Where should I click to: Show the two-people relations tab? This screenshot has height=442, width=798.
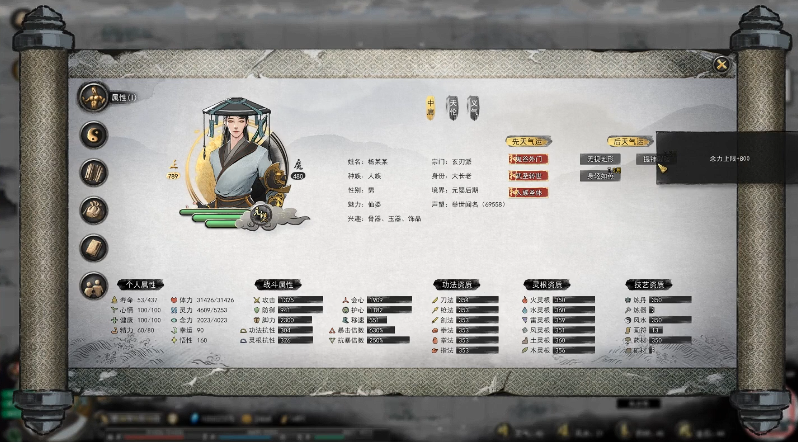pos(94,286)
